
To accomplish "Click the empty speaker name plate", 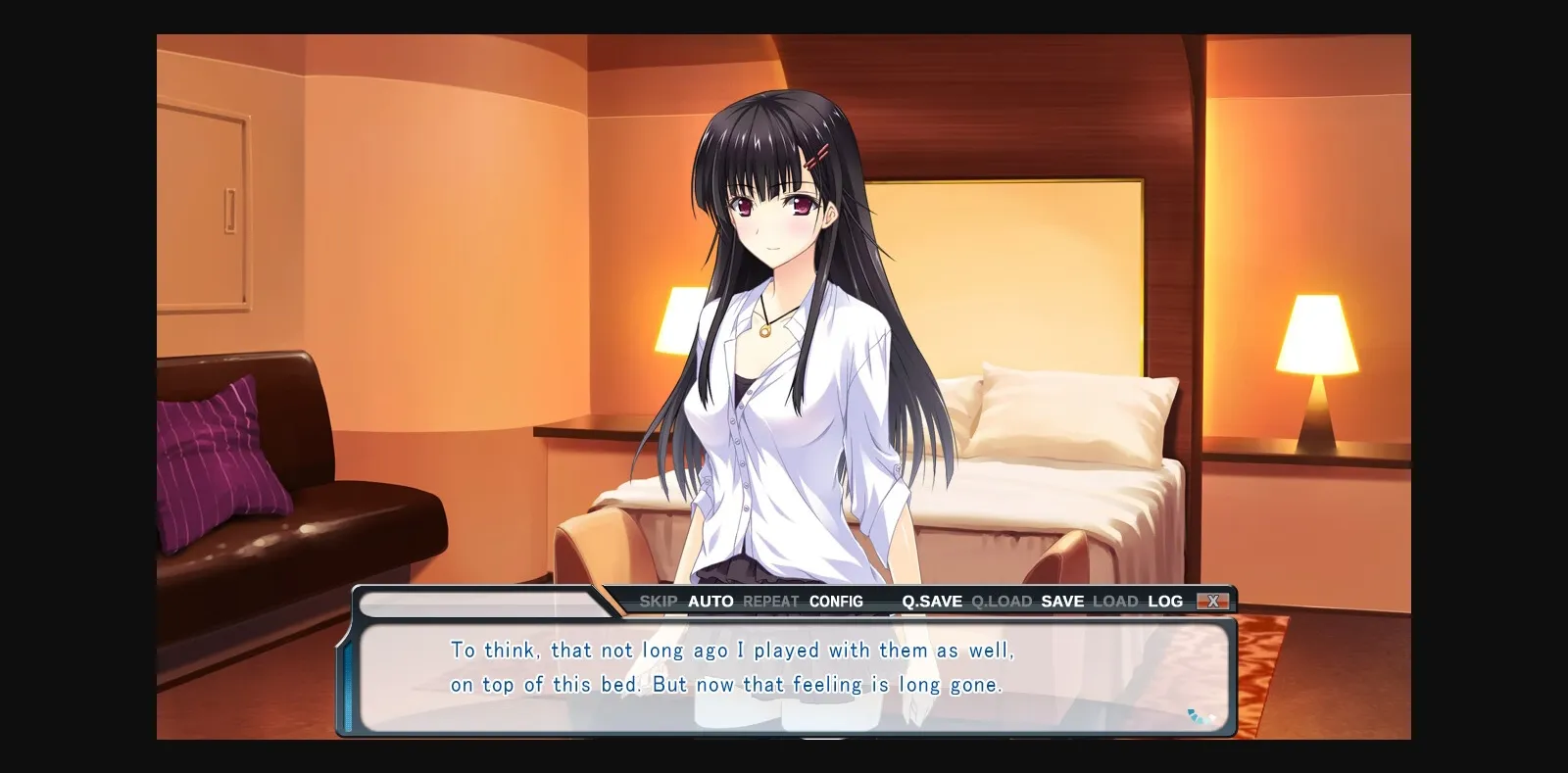I will coord(480,605).
